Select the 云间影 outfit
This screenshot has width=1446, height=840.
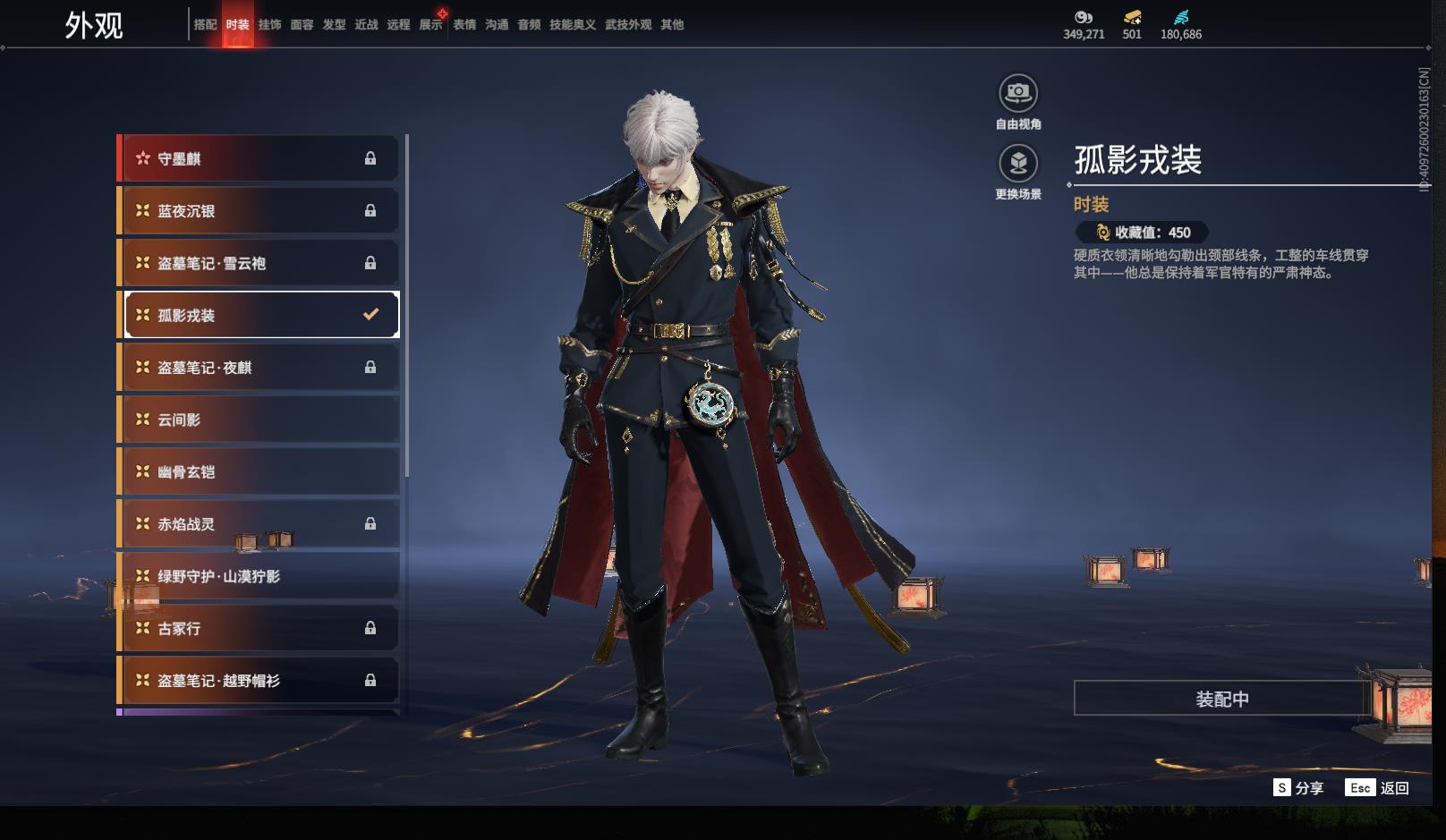[258, 420]
